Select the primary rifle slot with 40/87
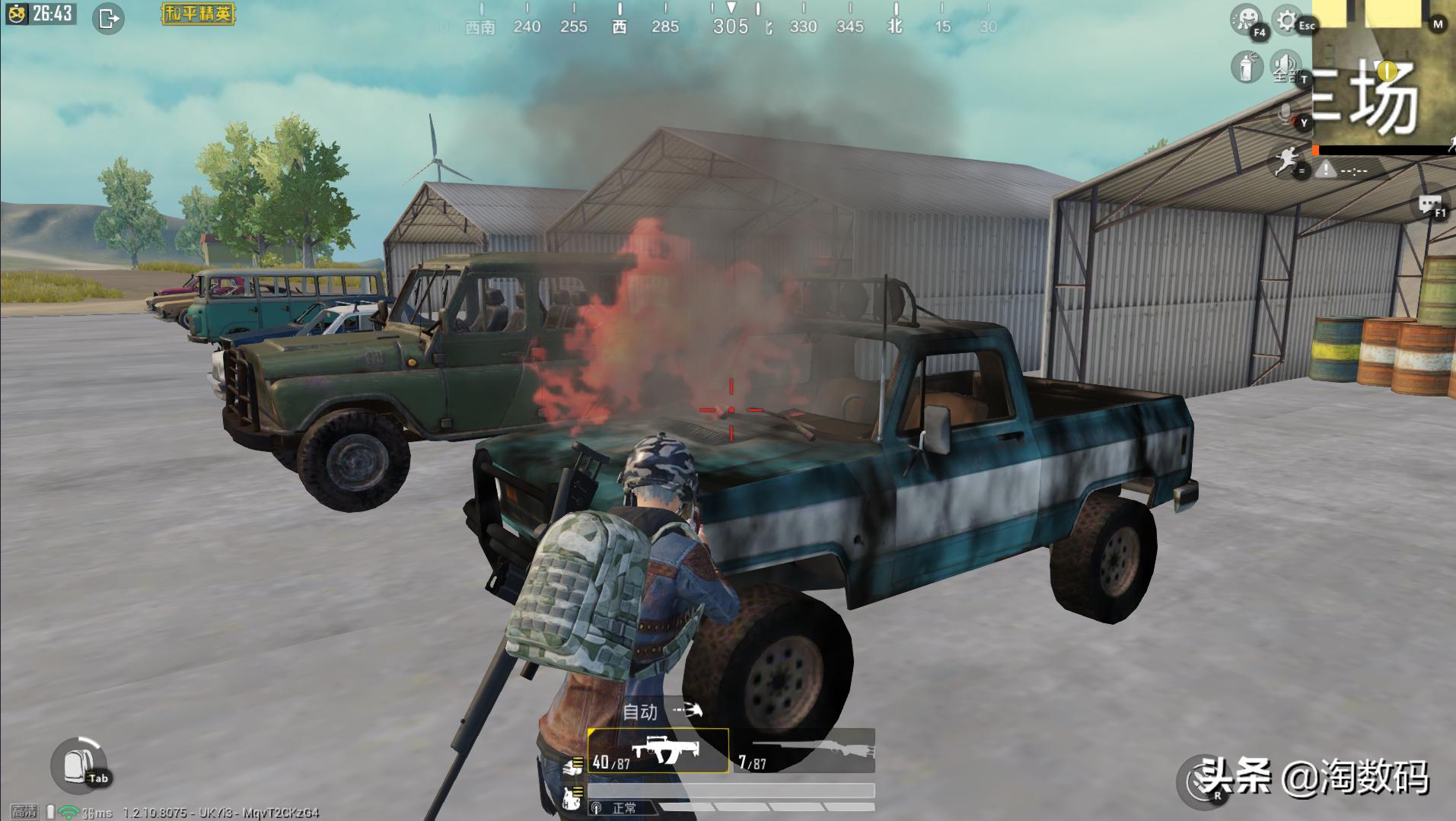1456x821 pixels. pos(658,752)
